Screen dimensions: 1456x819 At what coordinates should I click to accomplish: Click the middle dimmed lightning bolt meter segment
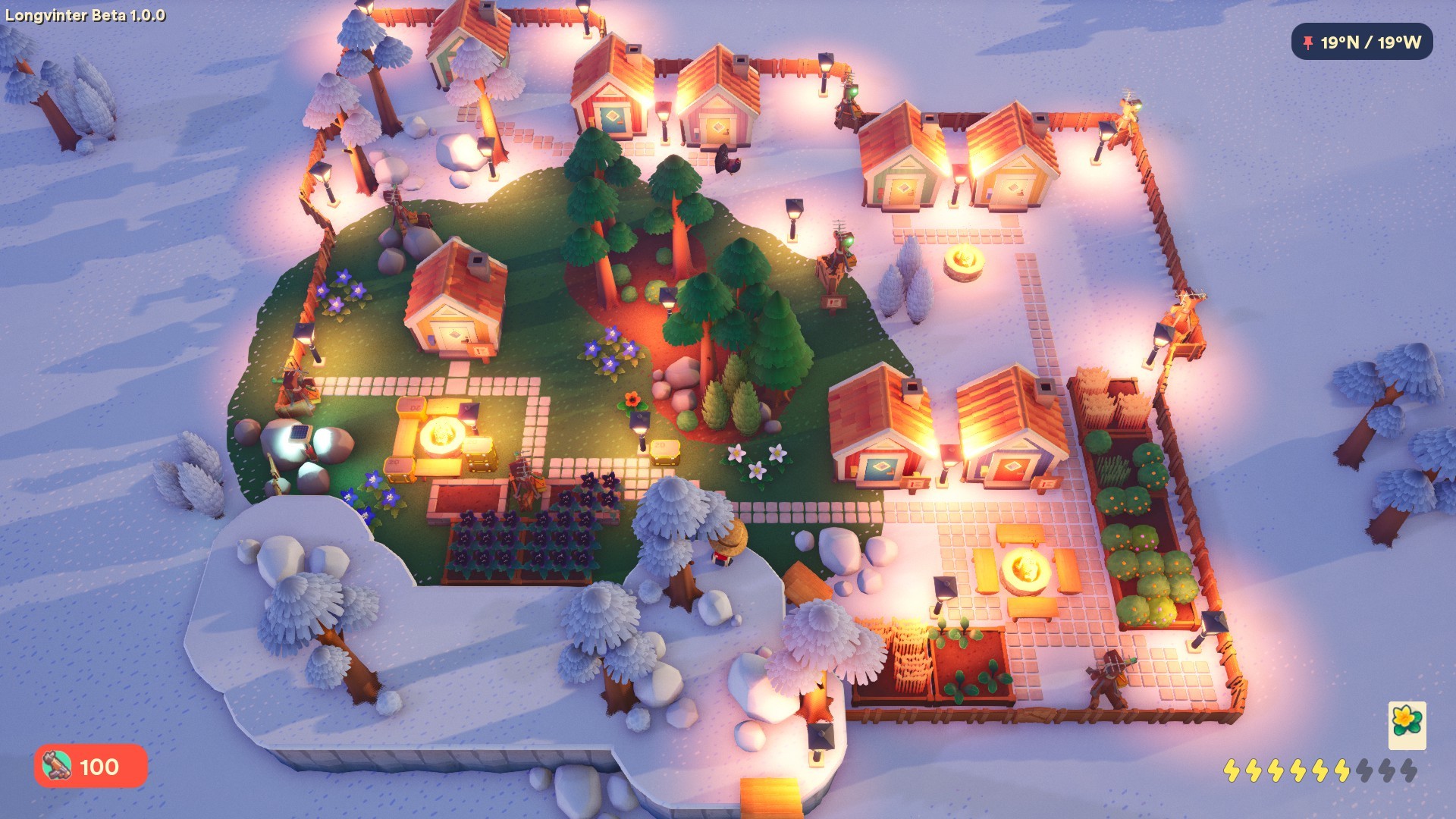pos(1388,770)
